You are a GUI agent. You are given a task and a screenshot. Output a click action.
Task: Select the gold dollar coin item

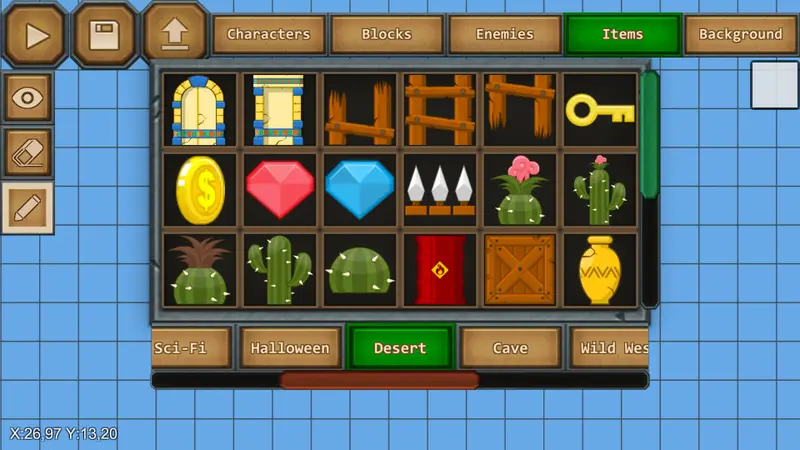point(200,190)
